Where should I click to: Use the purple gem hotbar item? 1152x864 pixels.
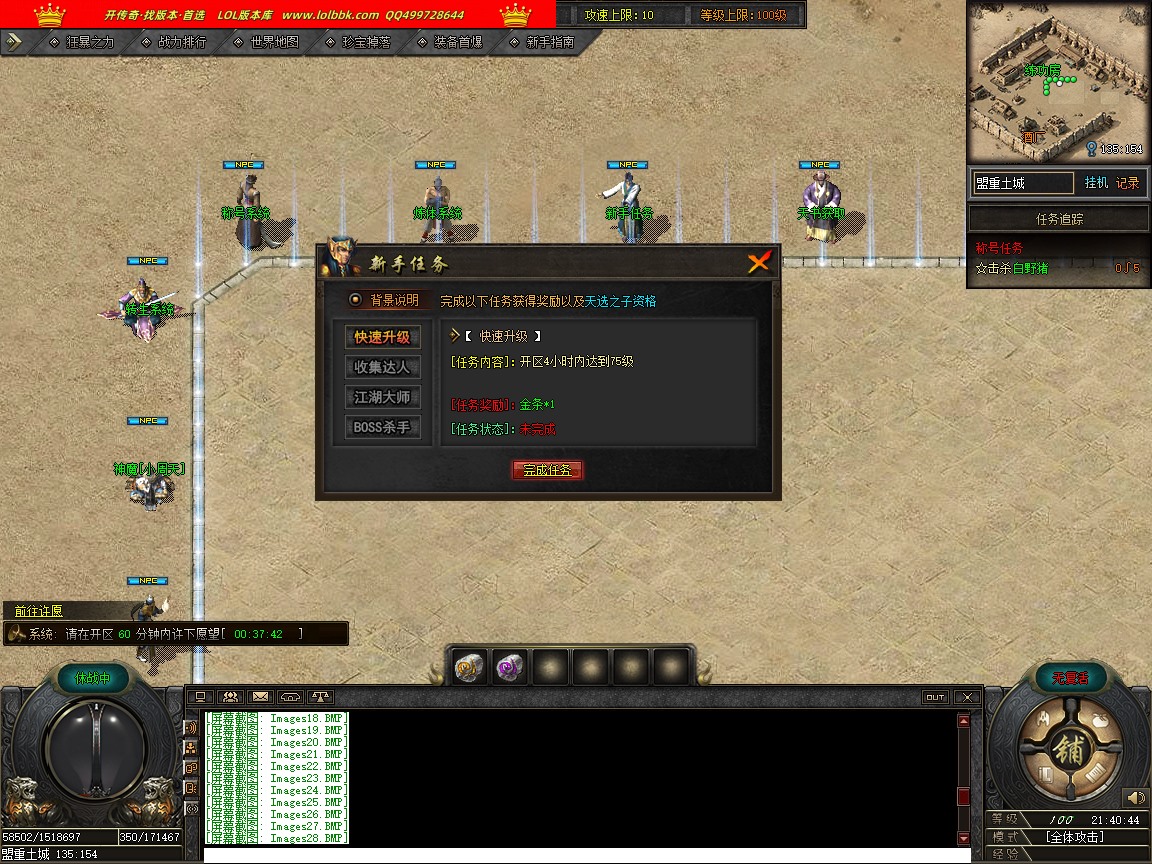point(511,667)
